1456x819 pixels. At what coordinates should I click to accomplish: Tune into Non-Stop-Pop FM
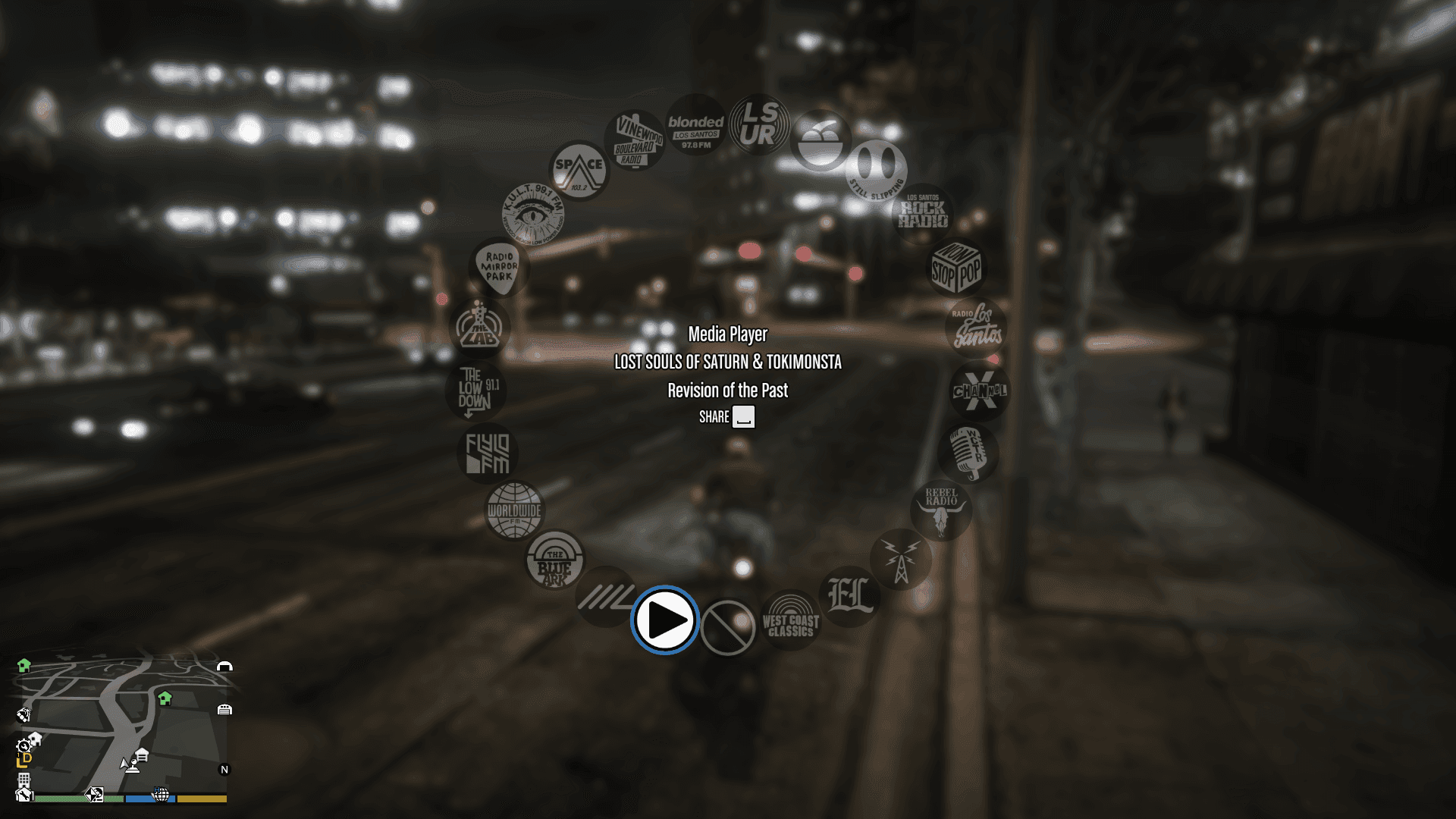(x=956, y=268)
